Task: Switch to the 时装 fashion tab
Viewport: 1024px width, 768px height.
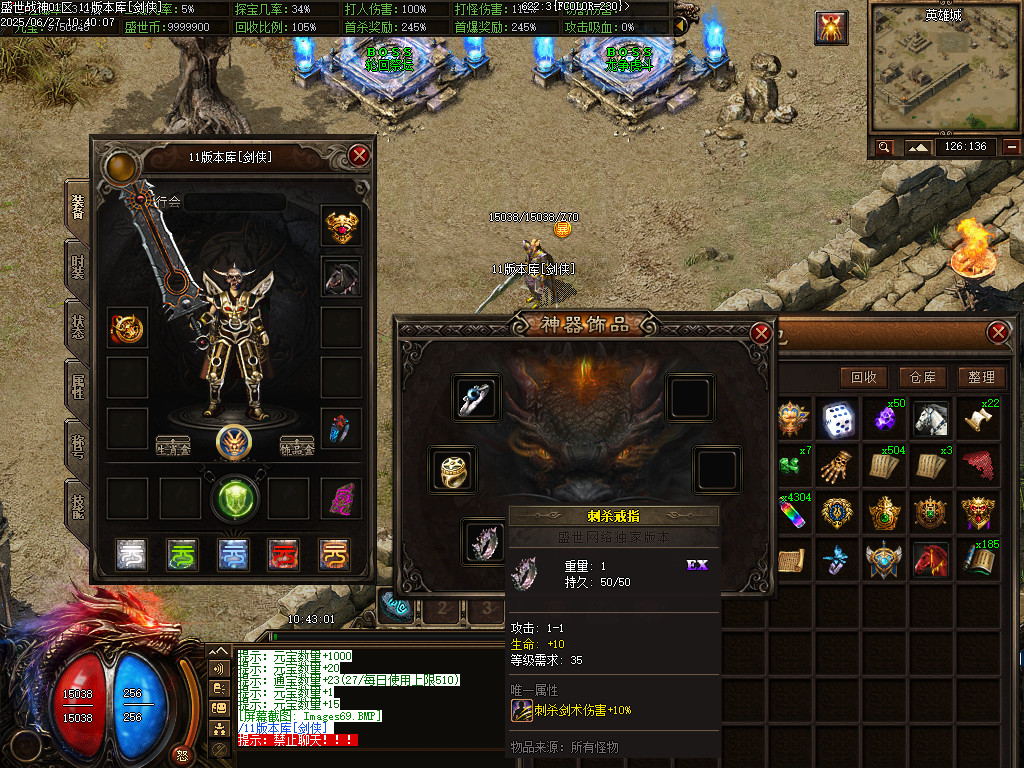Action: pos(77,266)
